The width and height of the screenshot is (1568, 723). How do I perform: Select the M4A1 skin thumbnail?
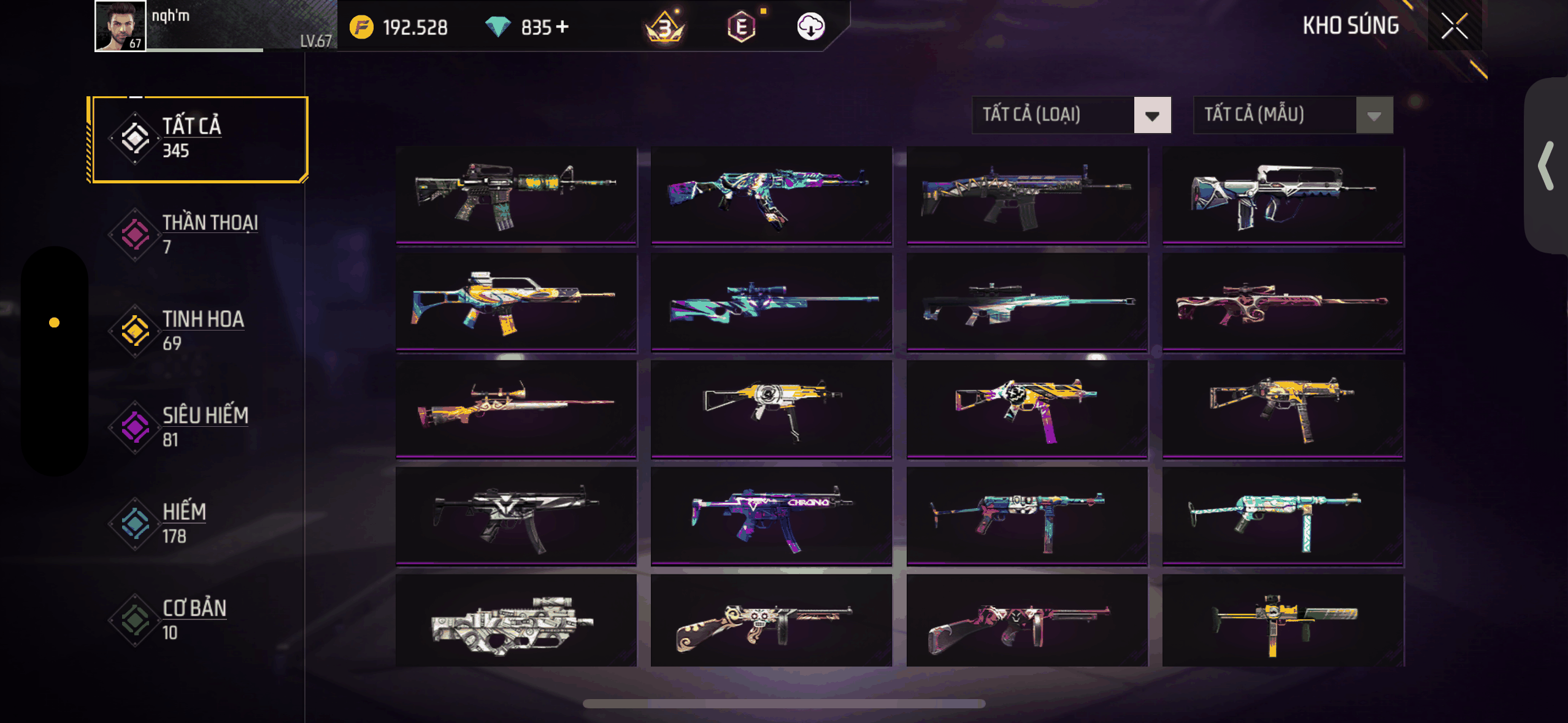click(516, 196)
